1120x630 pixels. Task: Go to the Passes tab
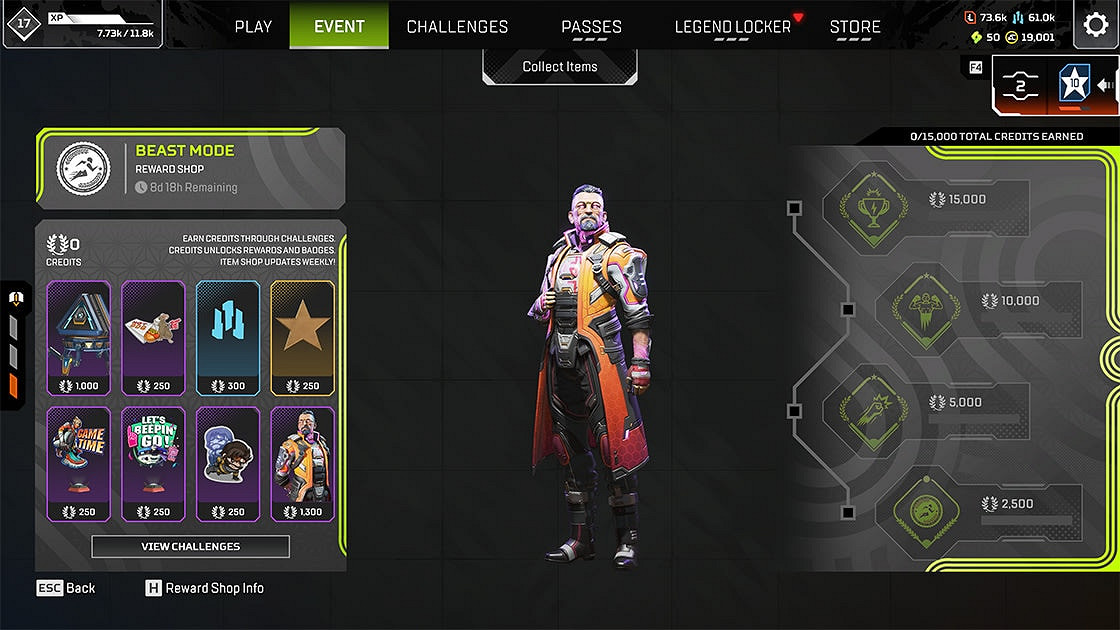coord(591,27)
